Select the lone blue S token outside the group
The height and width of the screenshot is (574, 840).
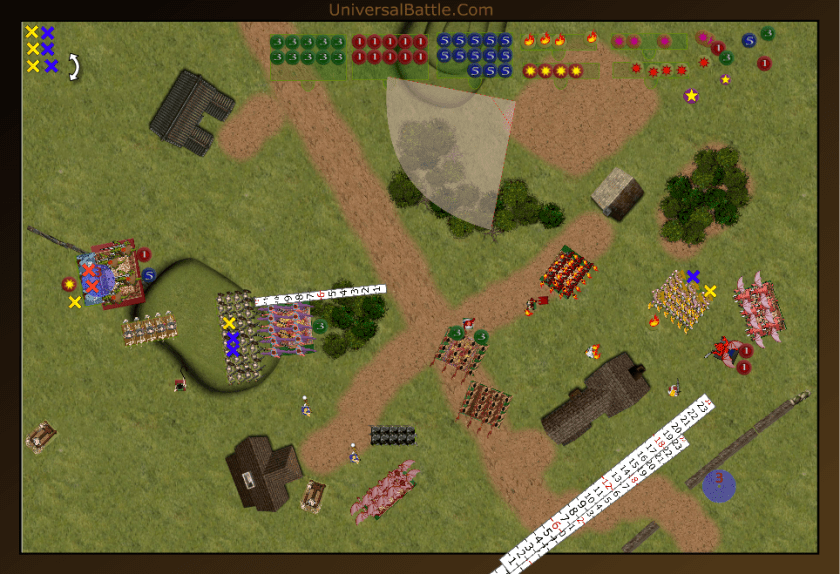[x=748, y=41]
